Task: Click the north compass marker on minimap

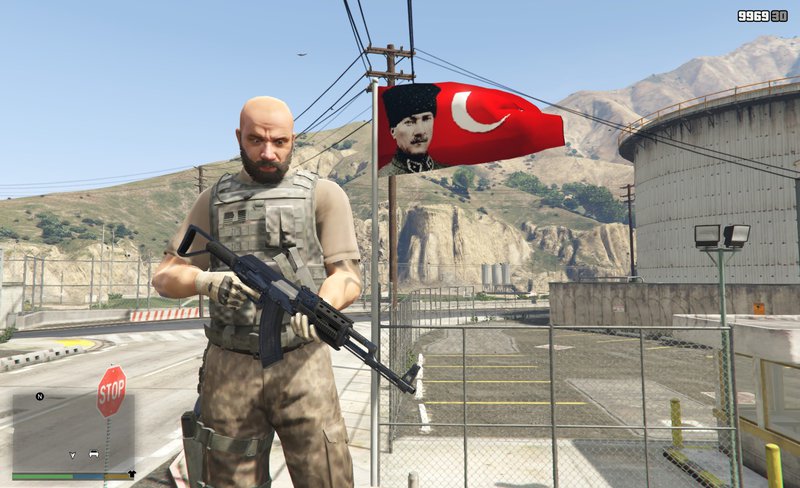Action: click(40, 396)
